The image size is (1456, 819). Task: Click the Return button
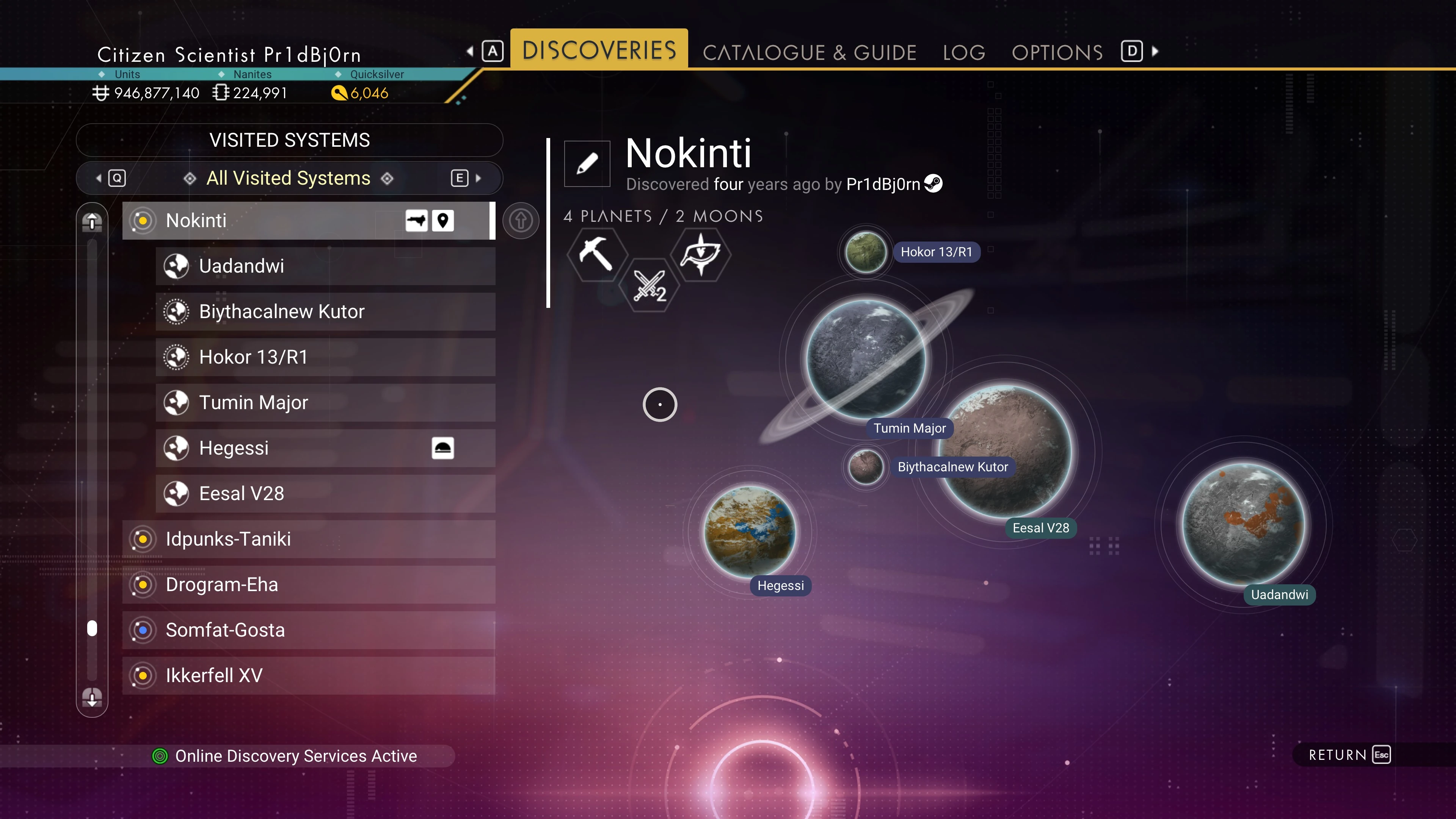pos(1349,755)
